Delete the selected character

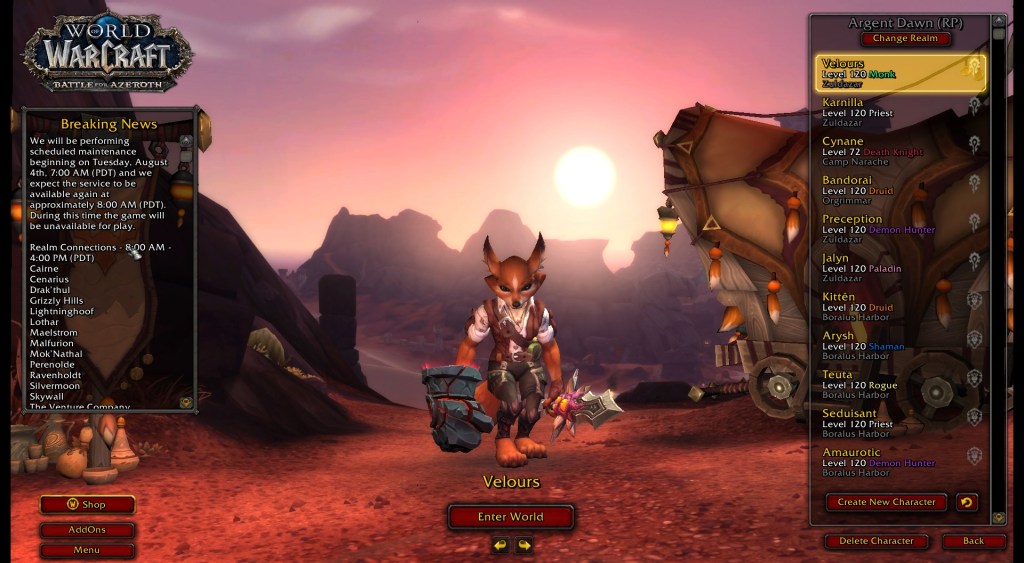coord(877,541)
